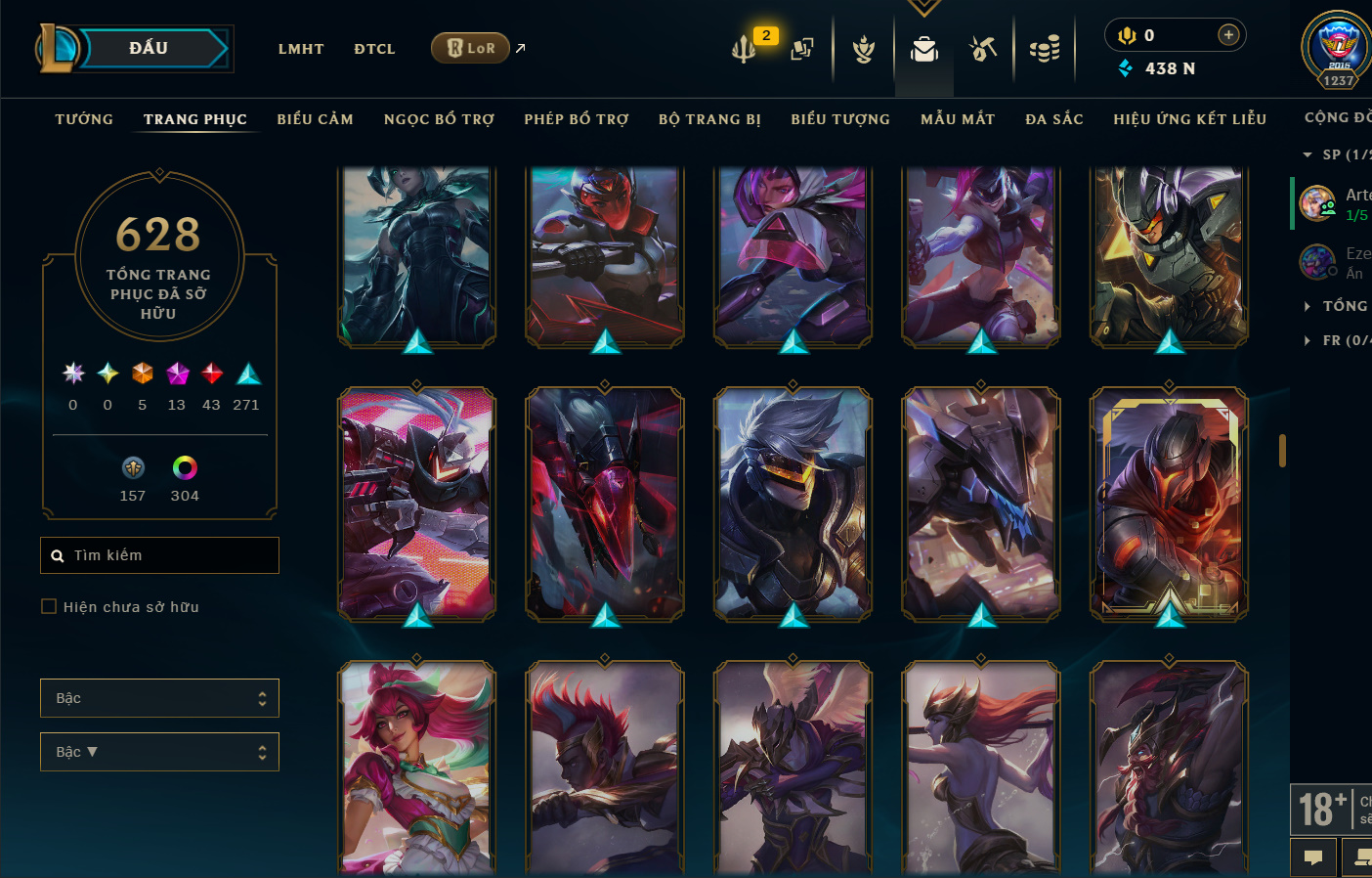This screenshot has height=878, width=1372.
Task: Switch to the BIỂU TƯỢNG tab
Action: tap(840, 119)
